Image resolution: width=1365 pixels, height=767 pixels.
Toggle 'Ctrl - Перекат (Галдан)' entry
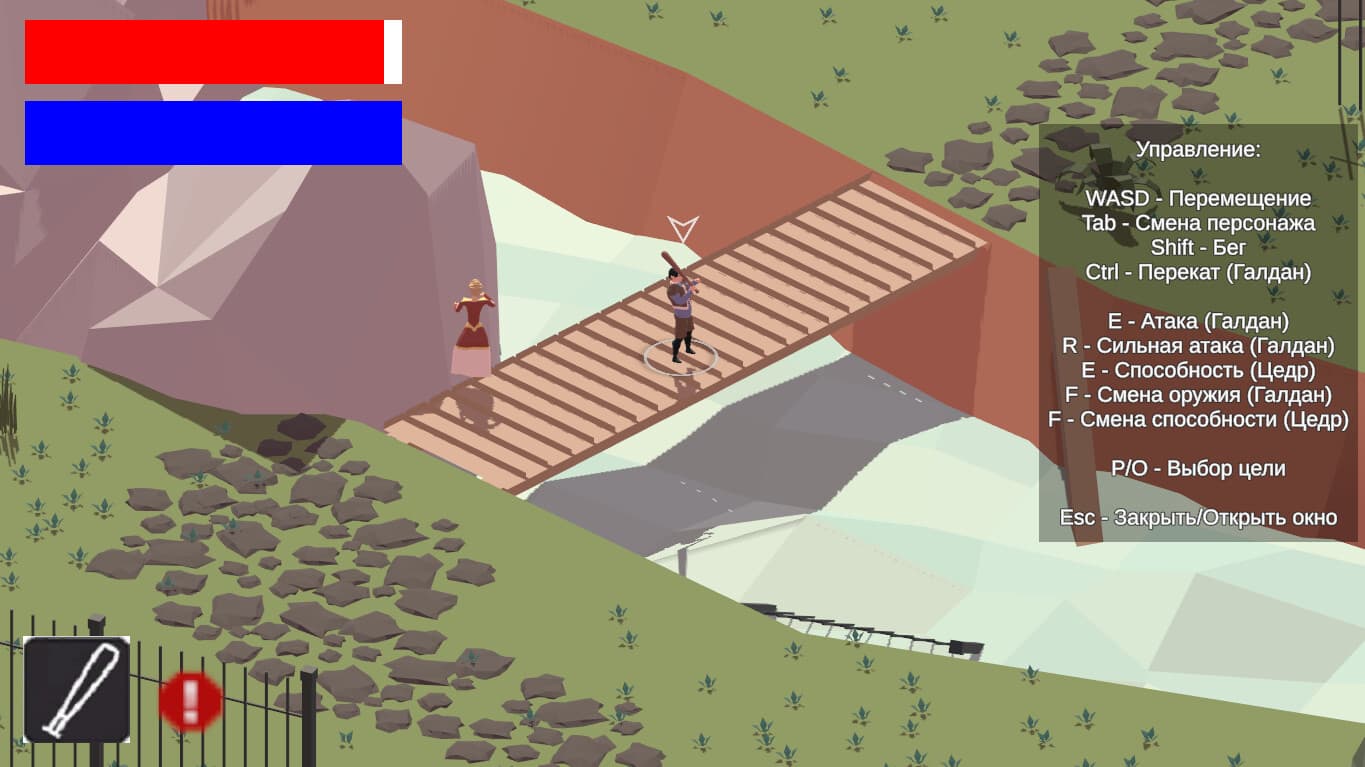1199,272
